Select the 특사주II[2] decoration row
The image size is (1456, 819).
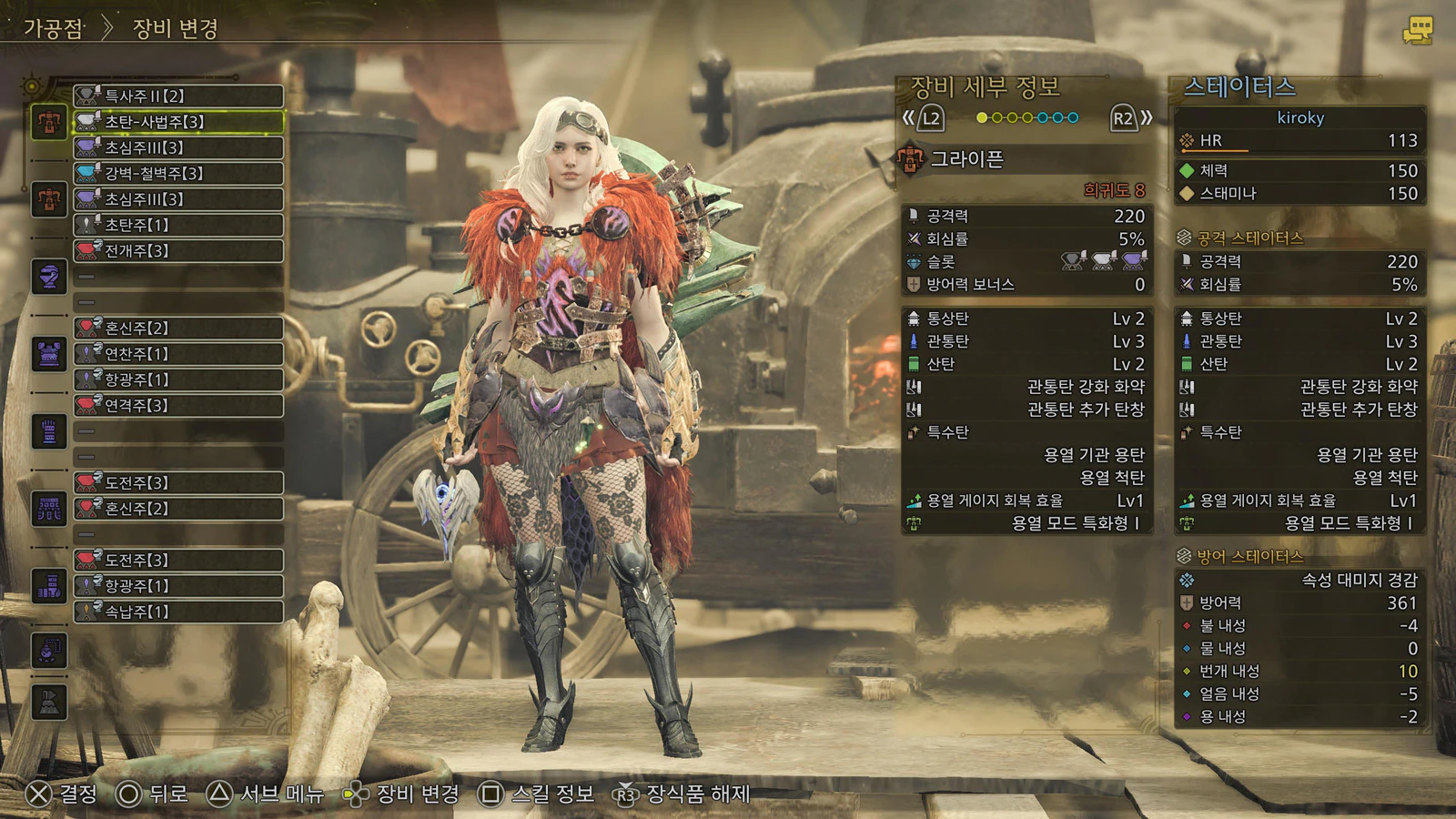[178, 96]
